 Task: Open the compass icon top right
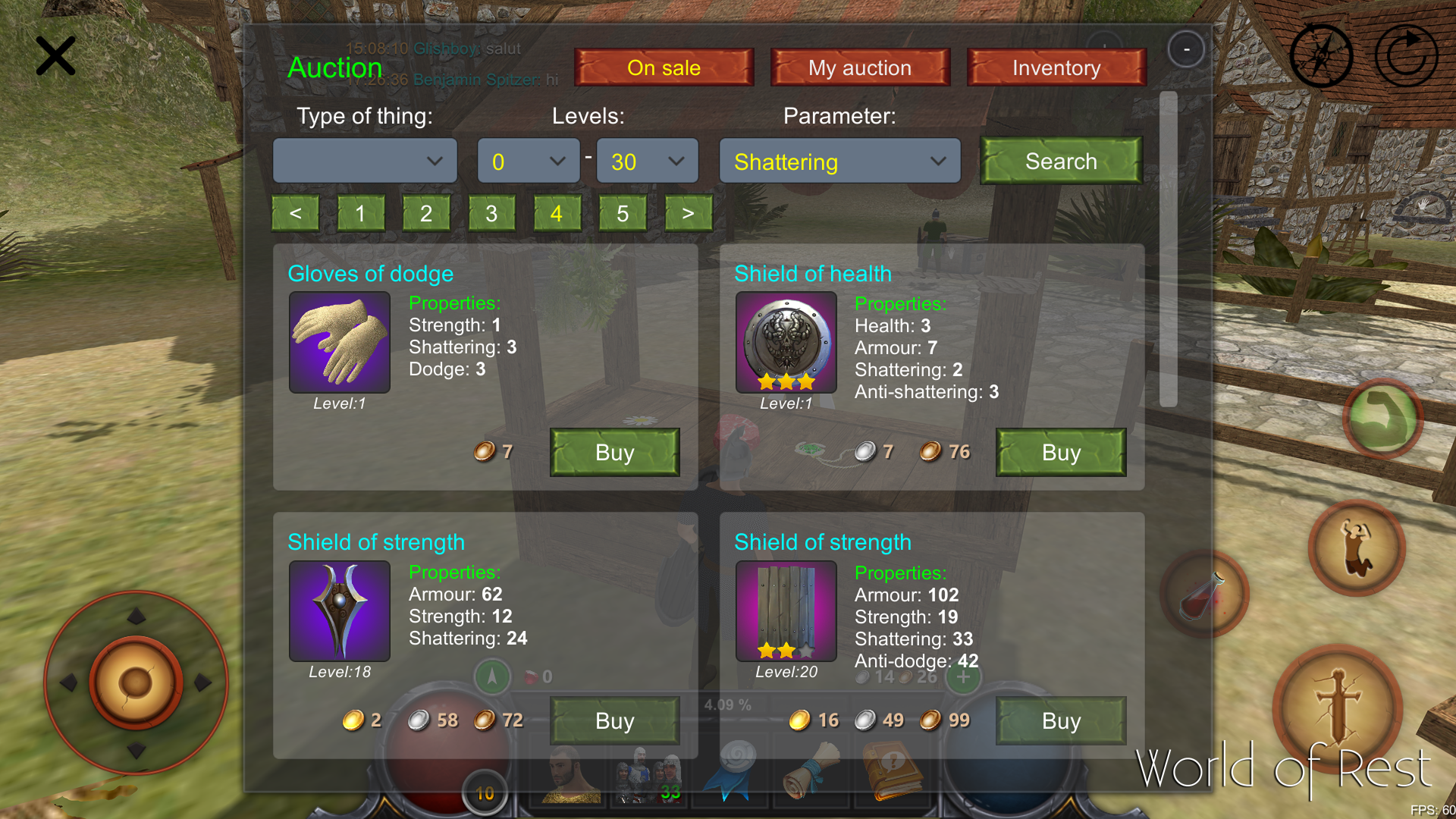click(1321, 55)
